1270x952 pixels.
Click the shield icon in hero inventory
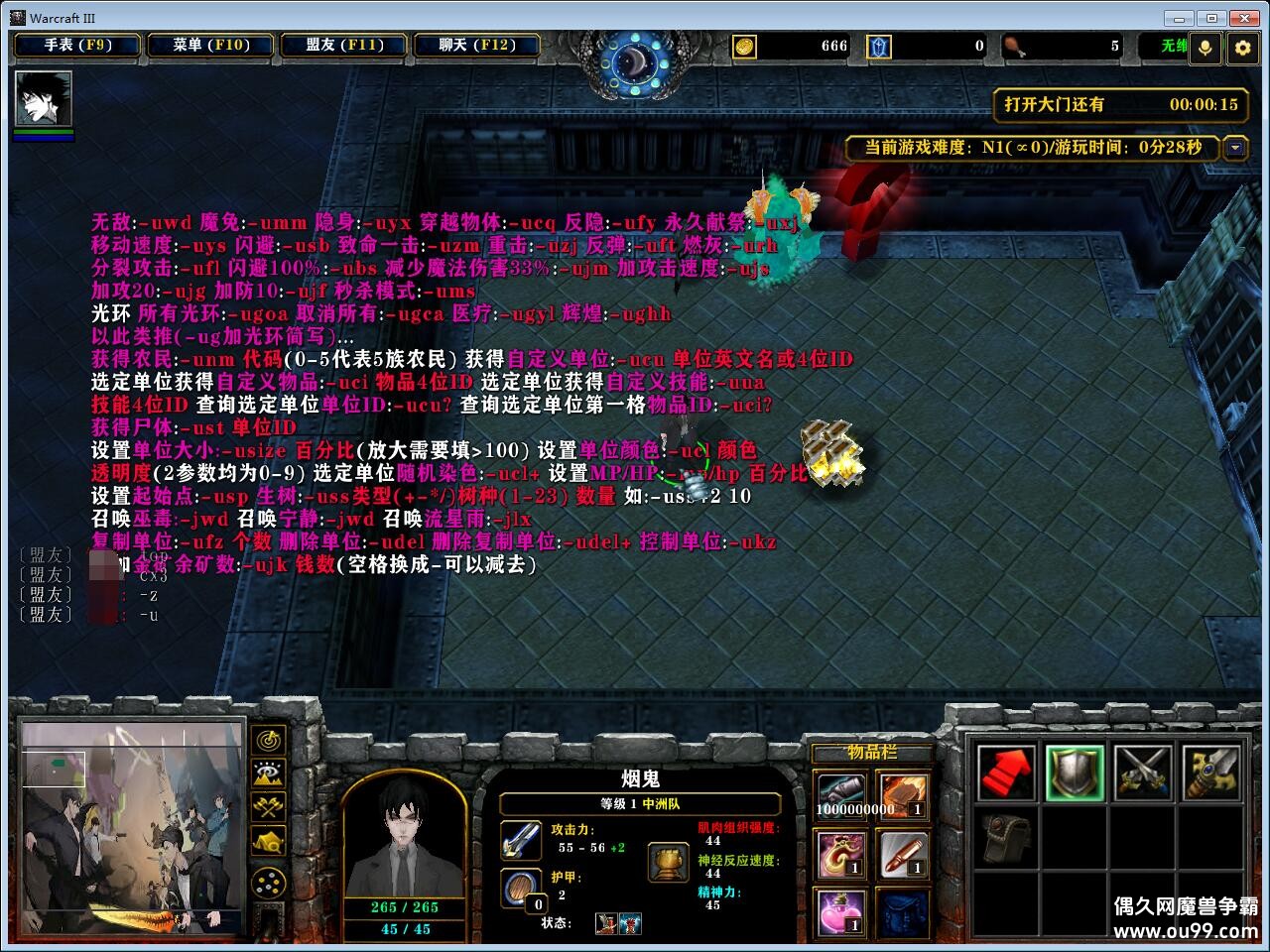tap(1075, 772)
